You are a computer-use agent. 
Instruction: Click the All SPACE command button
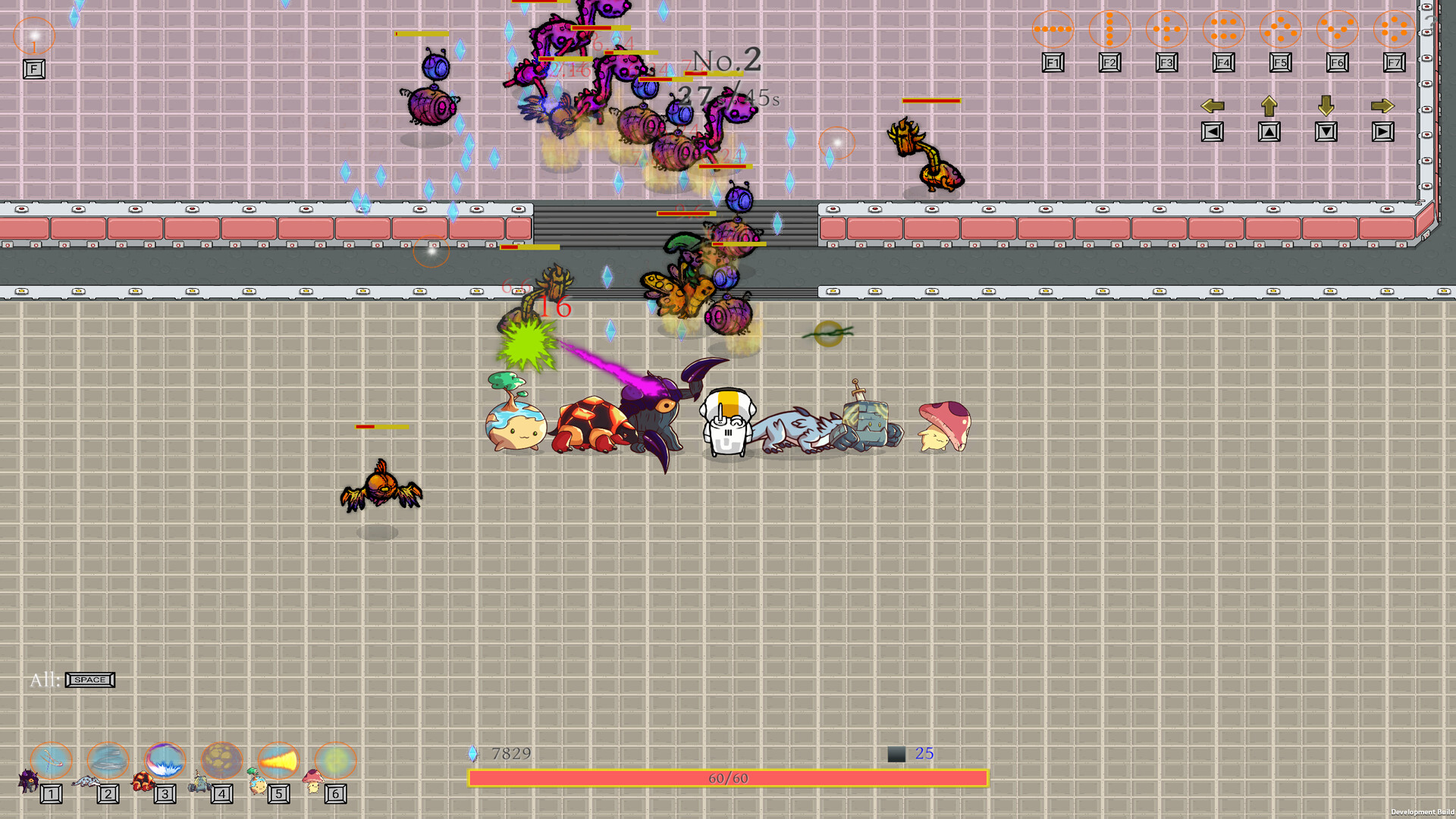coord(89,680)
